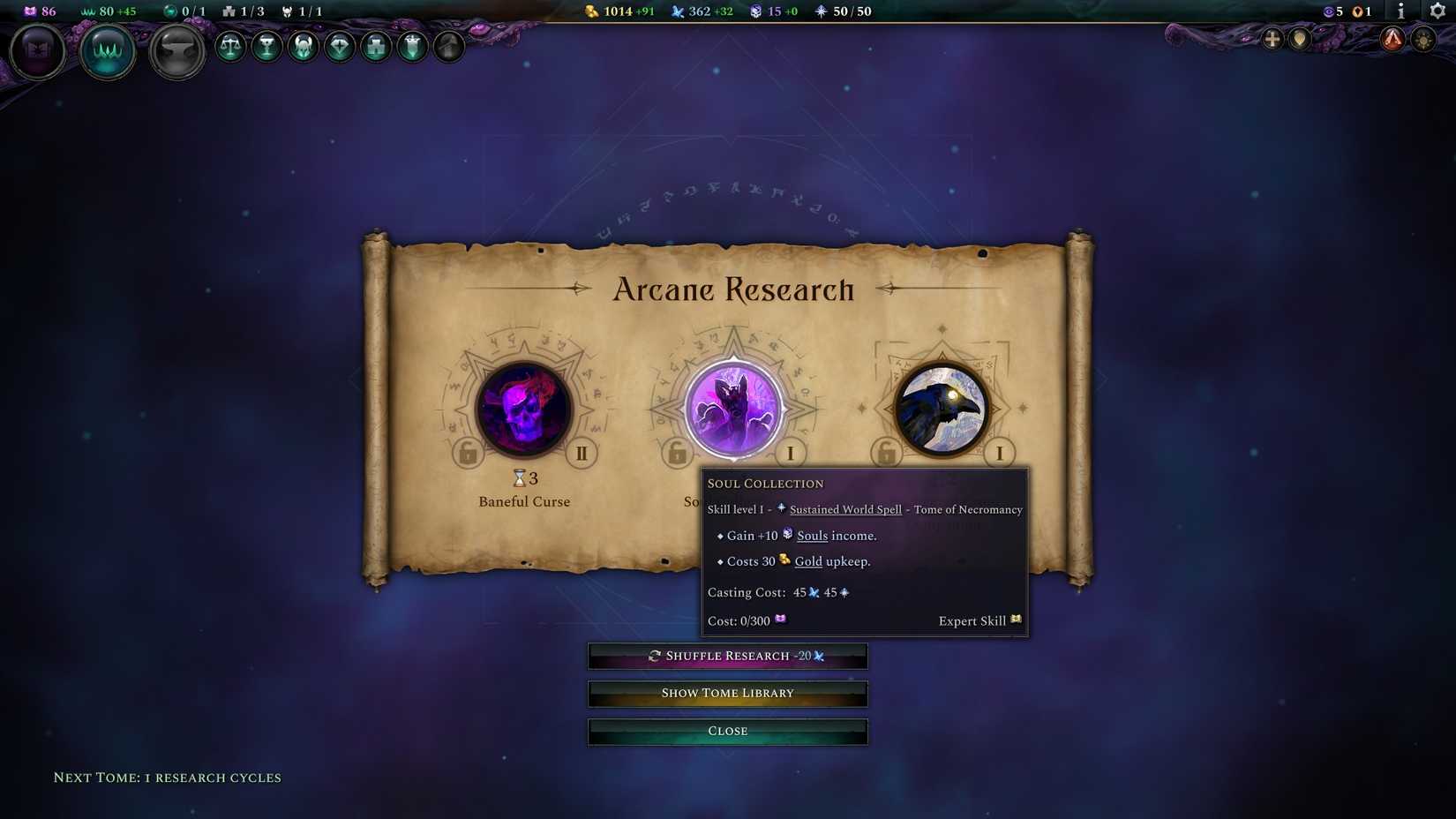This screenshot has height=819, width=1456.
Task: Select the red triangle alert icon
Action: (1392, 40)
